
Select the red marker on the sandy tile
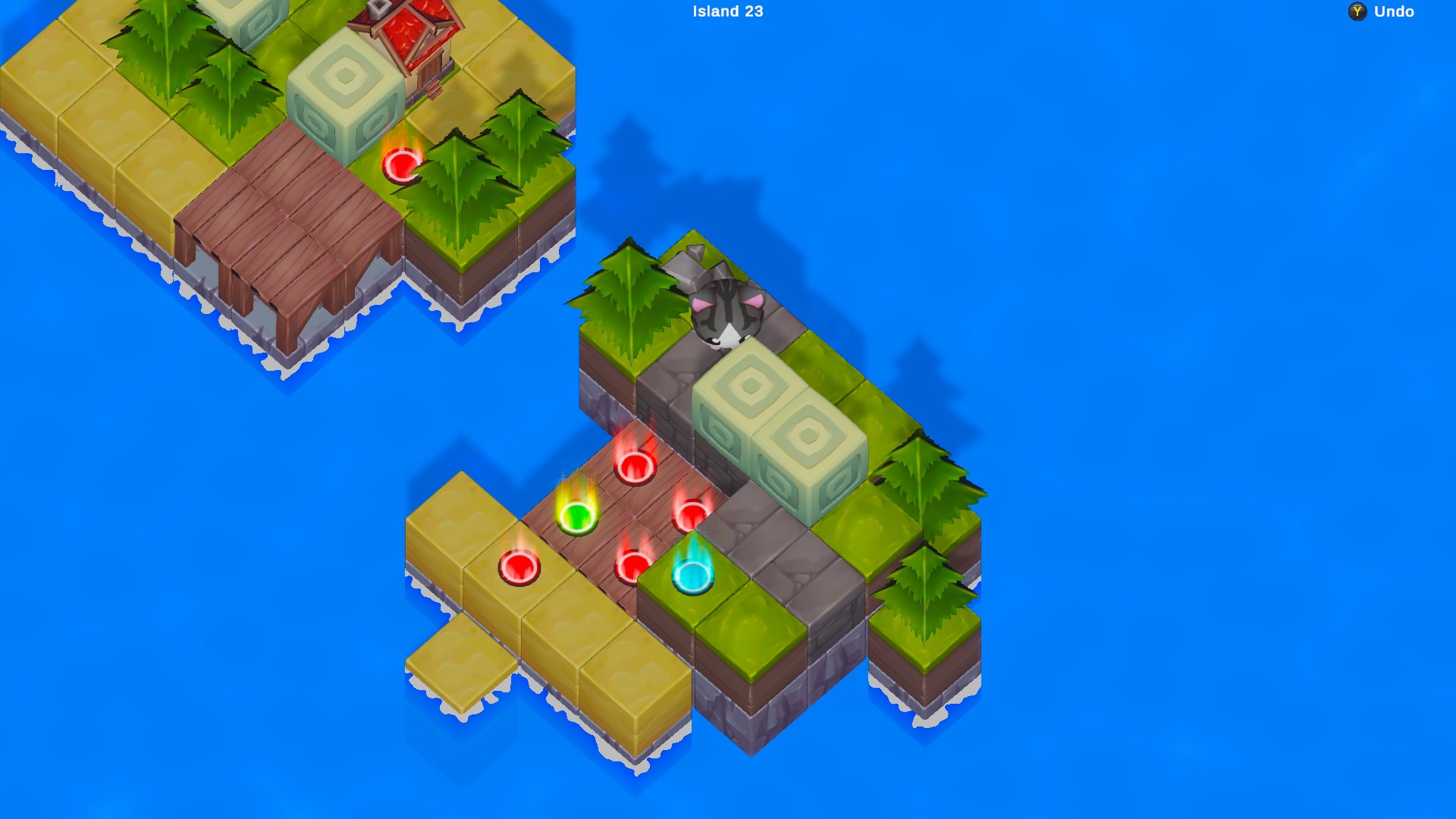(x=519, y=569)
